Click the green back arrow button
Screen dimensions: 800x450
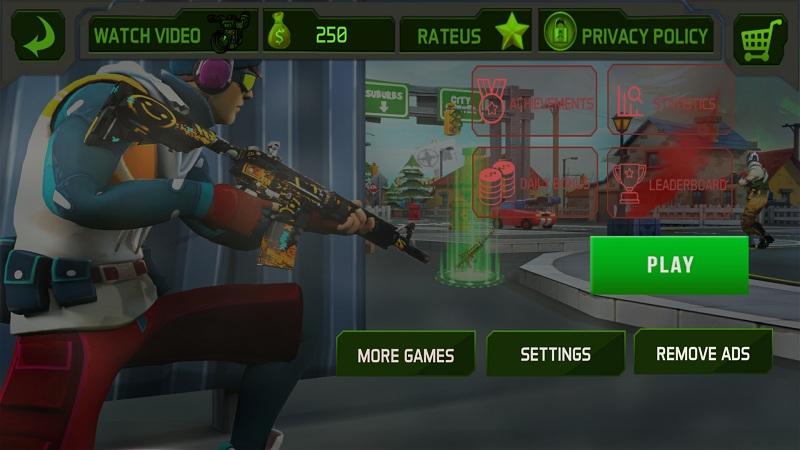point(38,36)
